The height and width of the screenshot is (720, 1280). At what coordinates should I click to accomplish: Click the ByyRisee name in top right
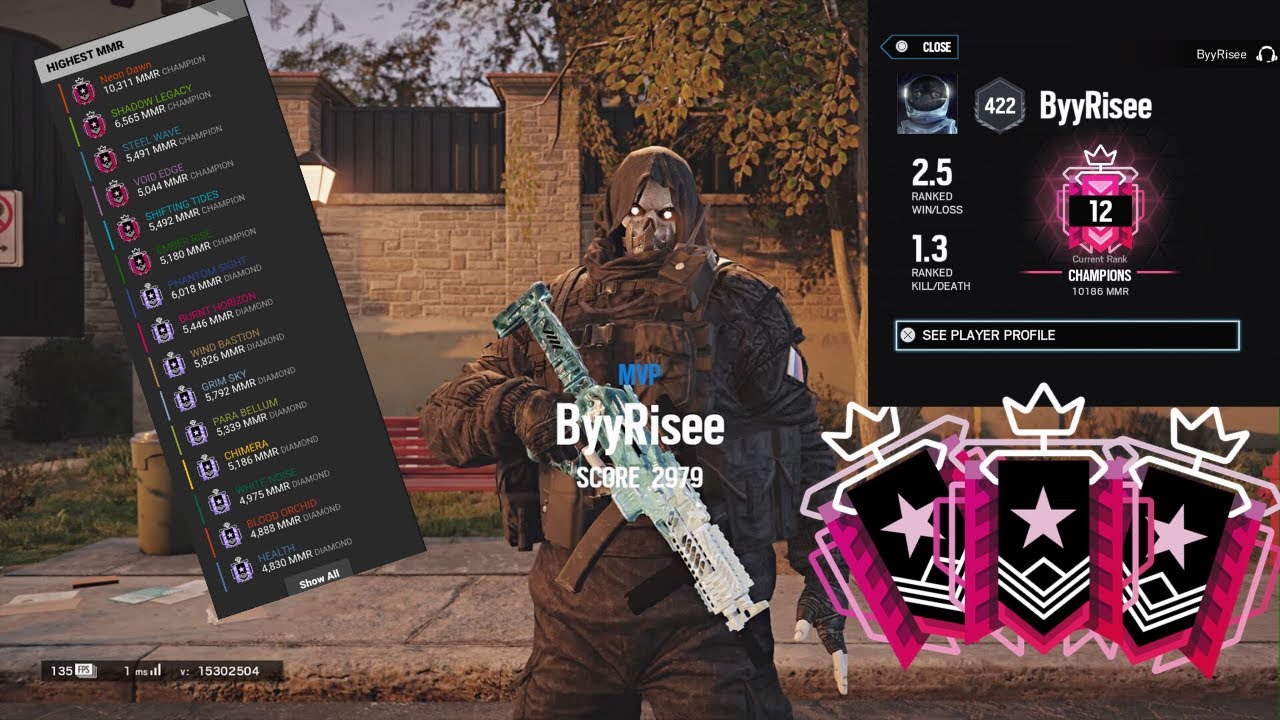(x=1221, y=54)
